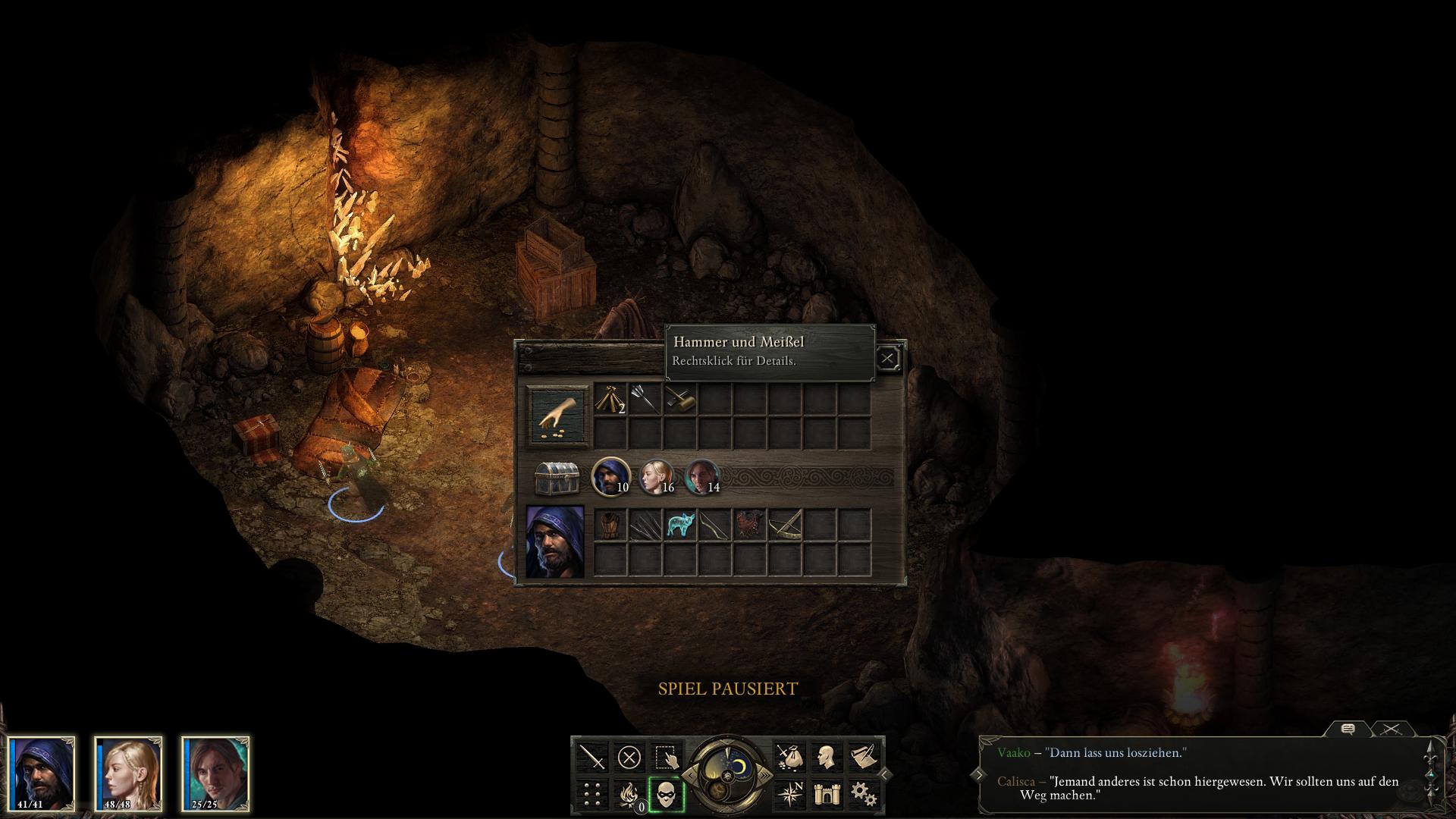Image resolution: width=1456 pixels, height=819 pixels.
Task: Select the glowing spectral piglet item
Action: point(679,525)
